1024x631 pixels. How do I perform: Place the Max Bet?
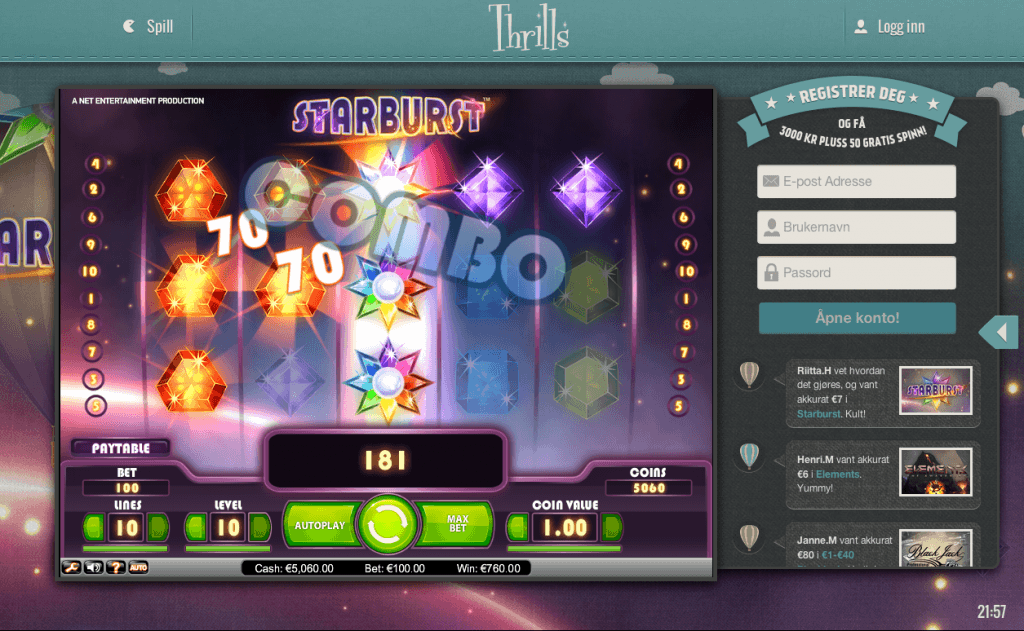(457, 525)
